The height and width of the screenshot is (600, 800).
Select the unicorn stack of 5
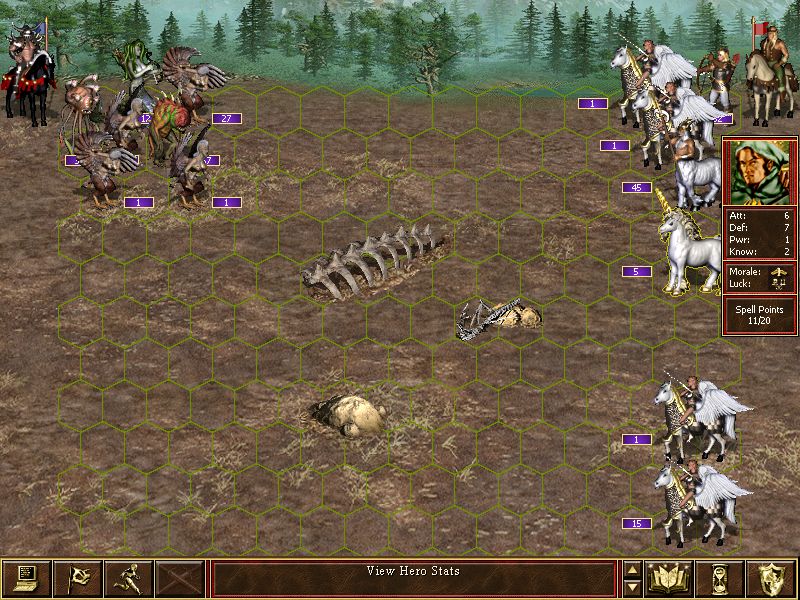tap(687, 245)
